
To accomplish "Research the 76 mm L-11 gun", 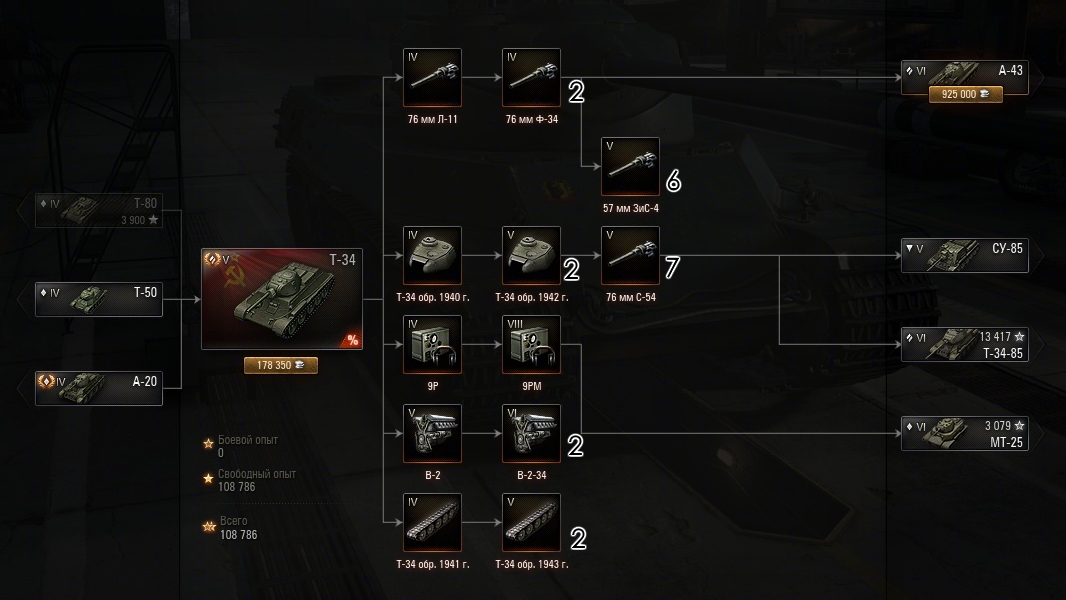I will point(432,77).
